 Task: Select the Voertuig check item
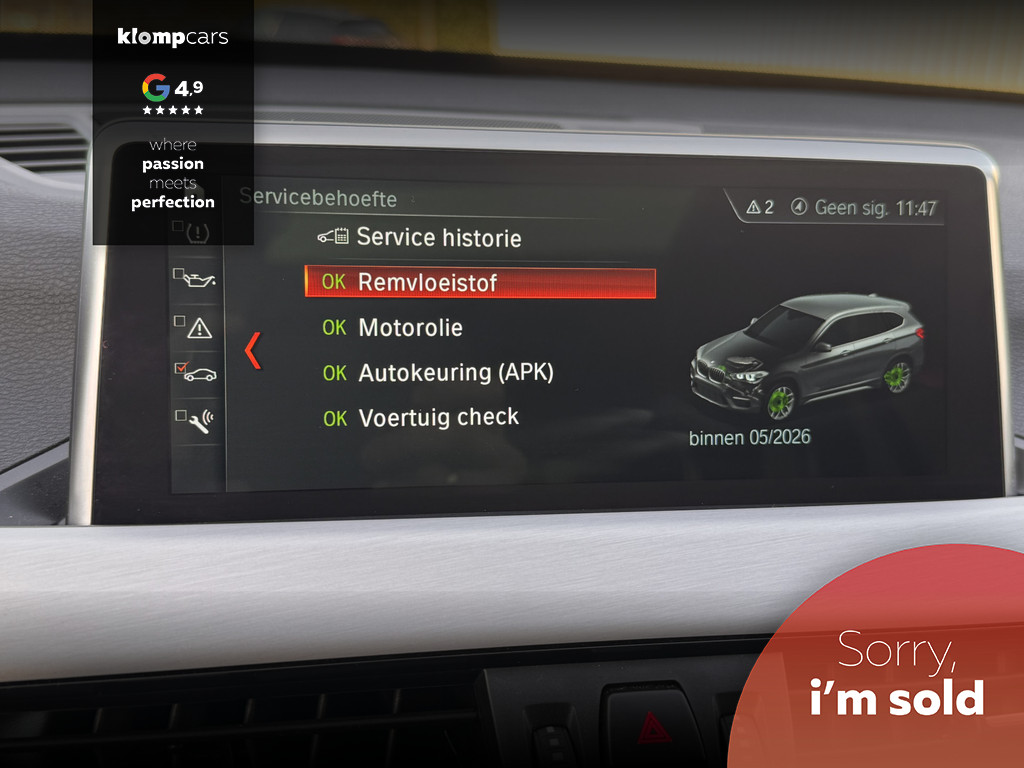coord(438,418)
